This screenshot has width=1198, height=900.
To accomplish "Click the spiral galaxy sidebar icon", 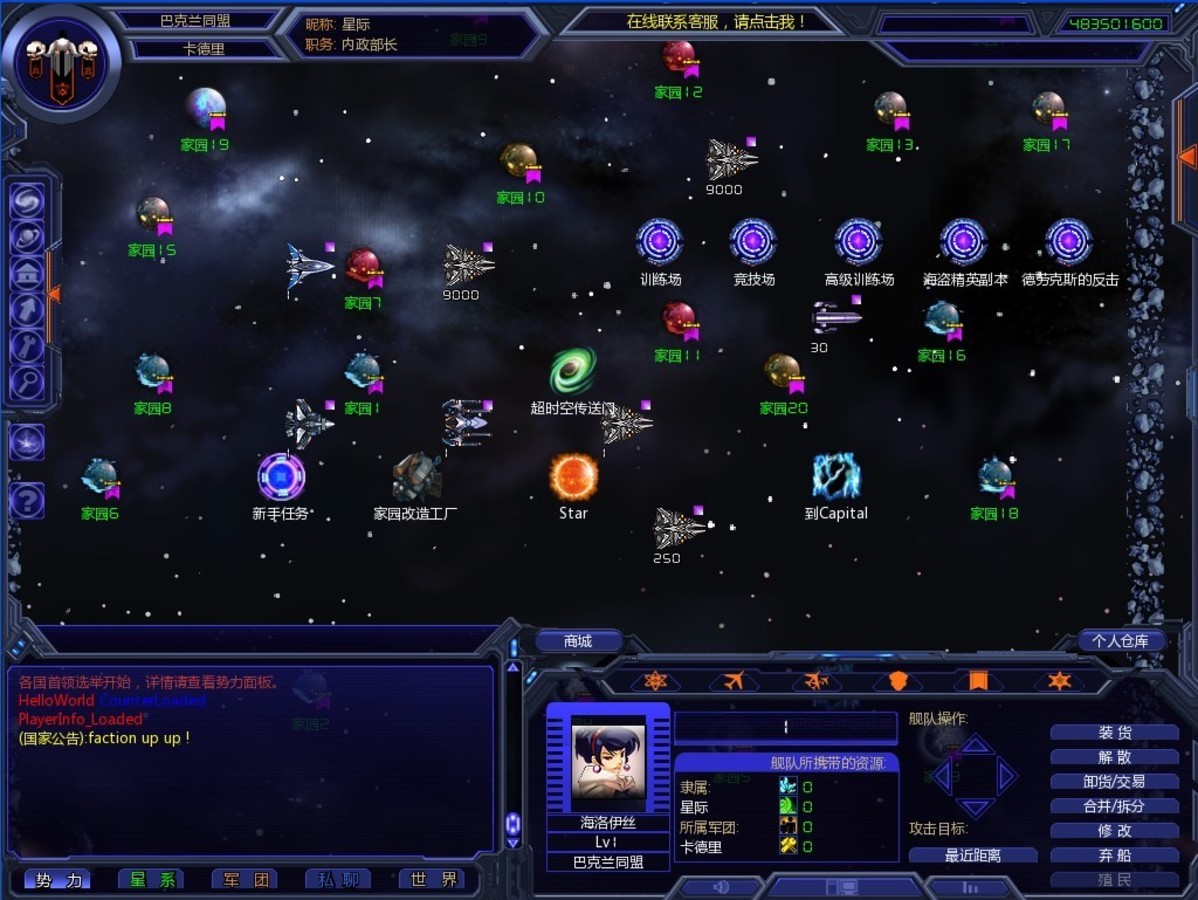I will pos(27,201).
